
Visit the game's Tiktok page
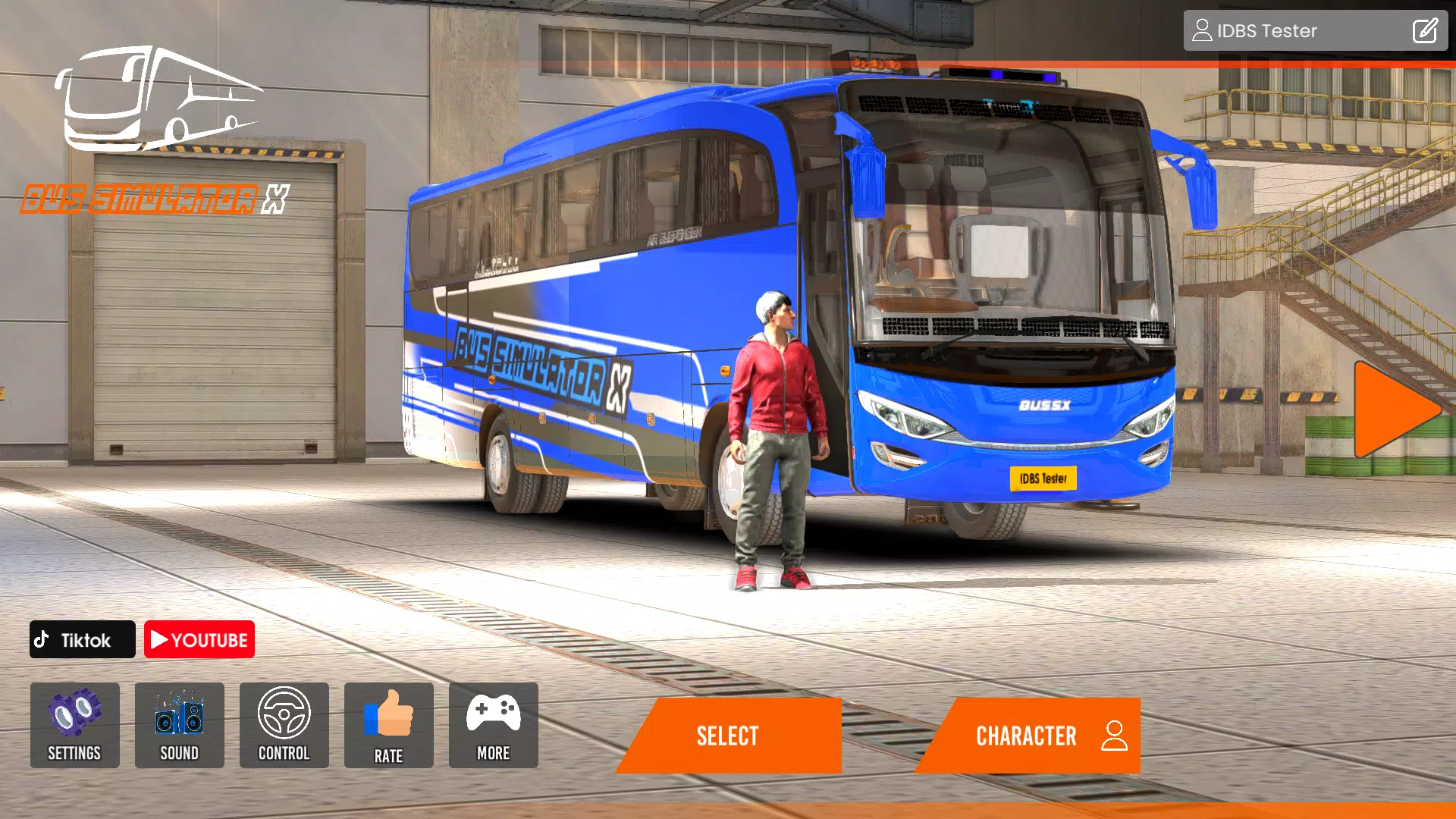coord(81,639)
